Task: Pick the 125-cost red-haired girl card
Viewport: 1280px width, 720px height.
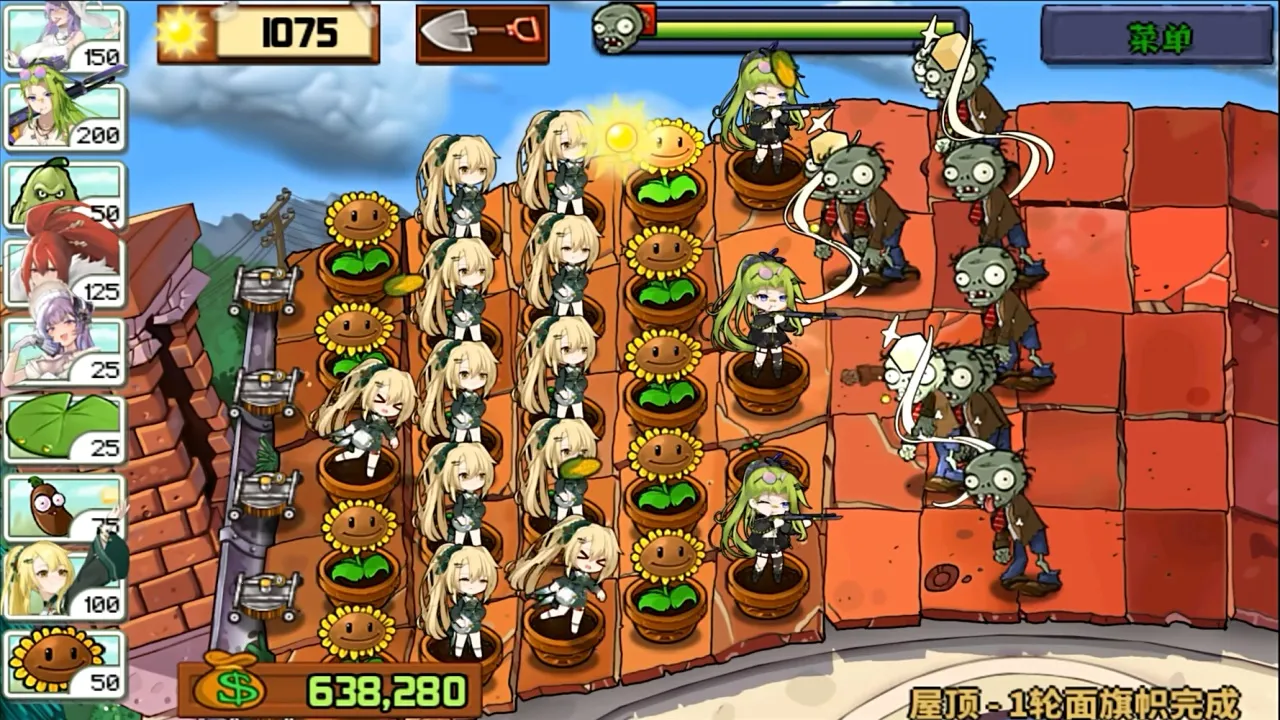Action: tap(65, 272)
